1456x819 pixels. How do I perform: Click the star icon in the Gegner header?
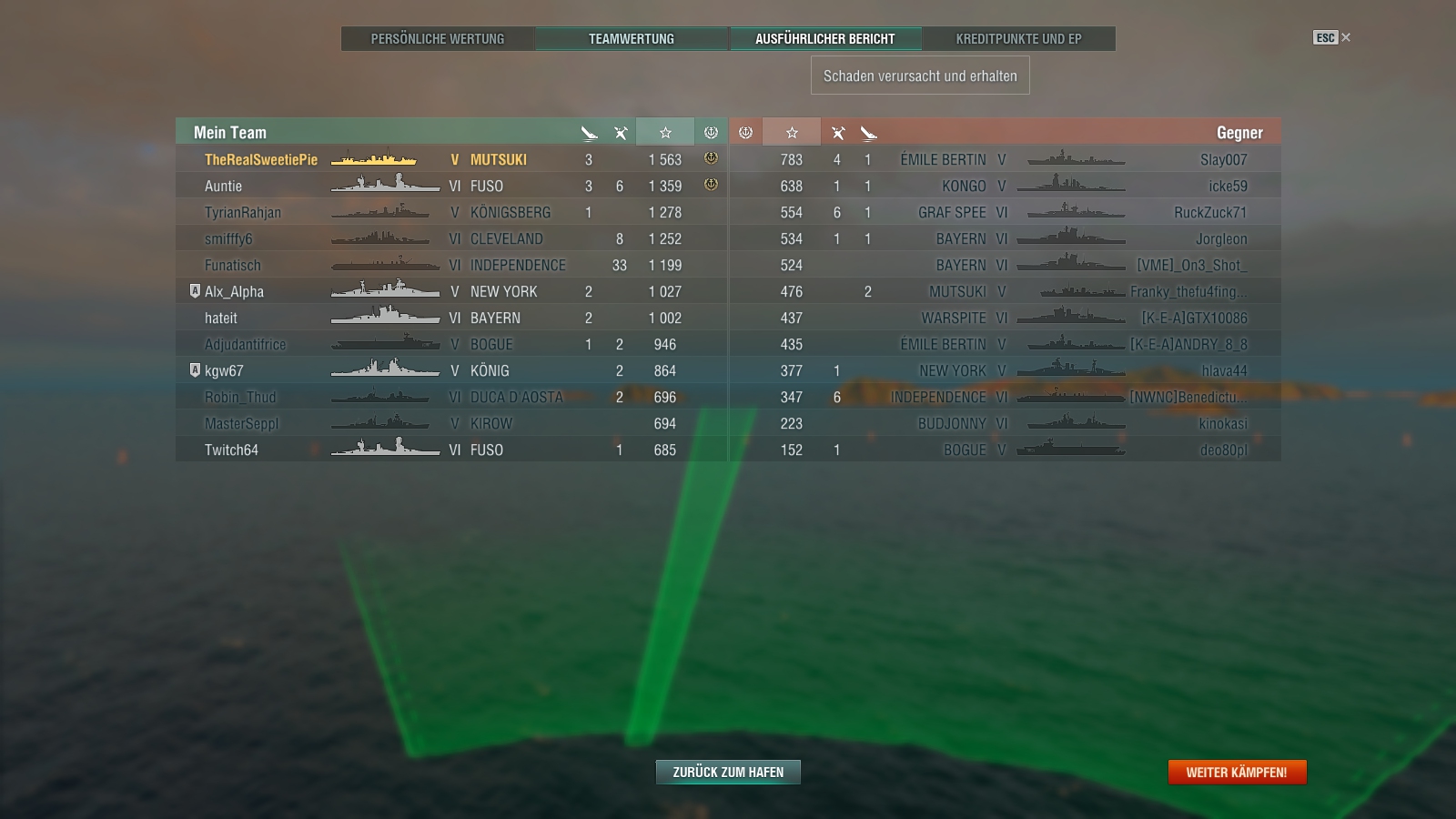[x=791, y=132]
